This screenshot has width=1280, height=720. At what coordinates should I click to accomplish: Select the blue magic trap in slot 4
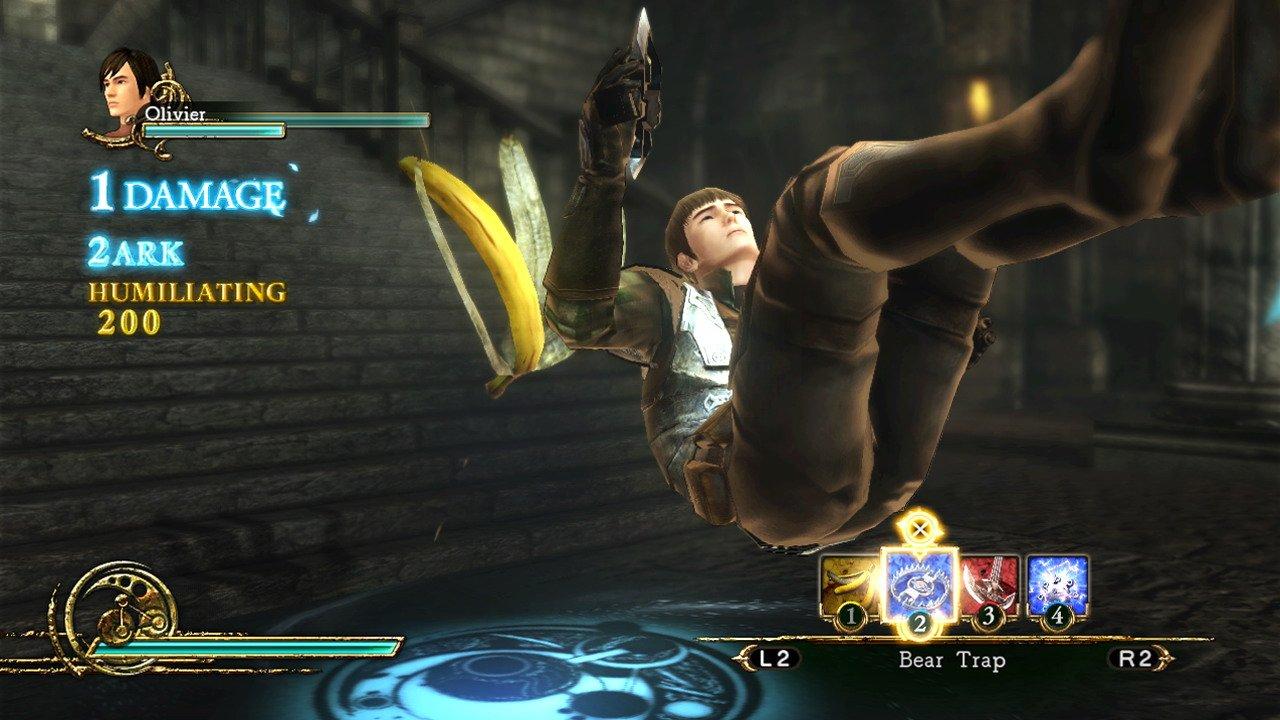coord(1058,580)
